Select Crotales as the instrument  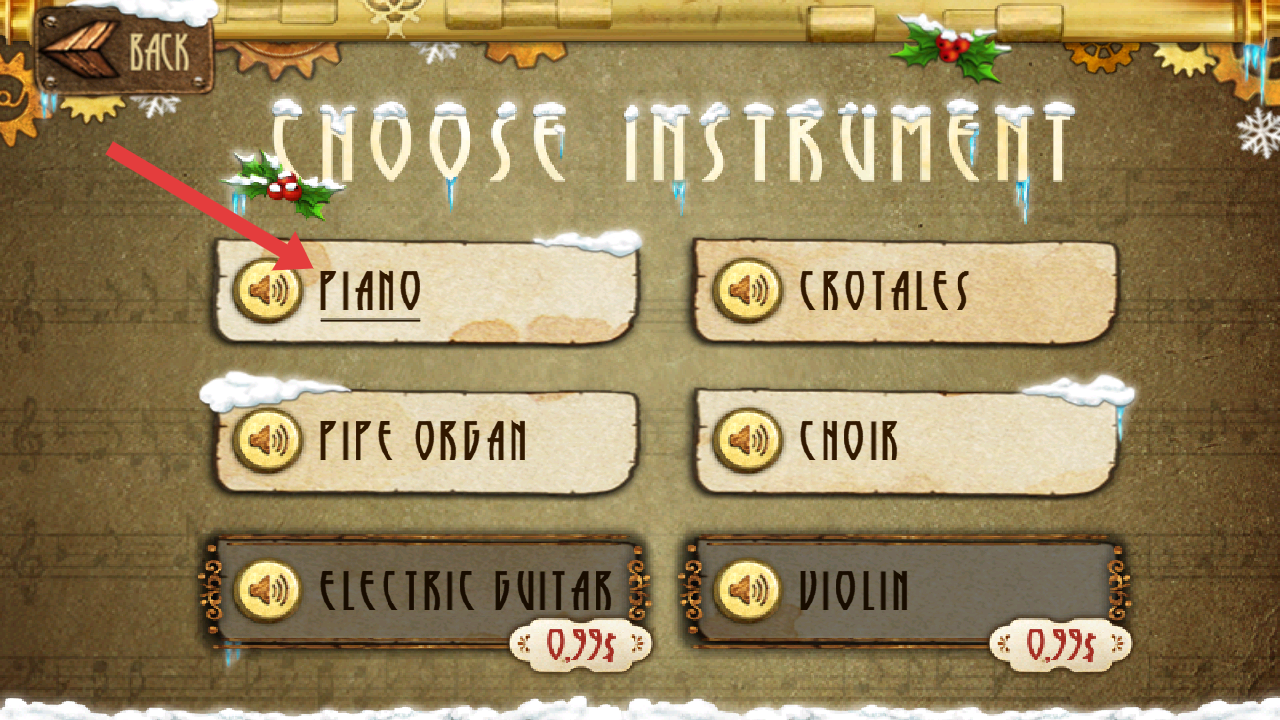coord(930,291)
